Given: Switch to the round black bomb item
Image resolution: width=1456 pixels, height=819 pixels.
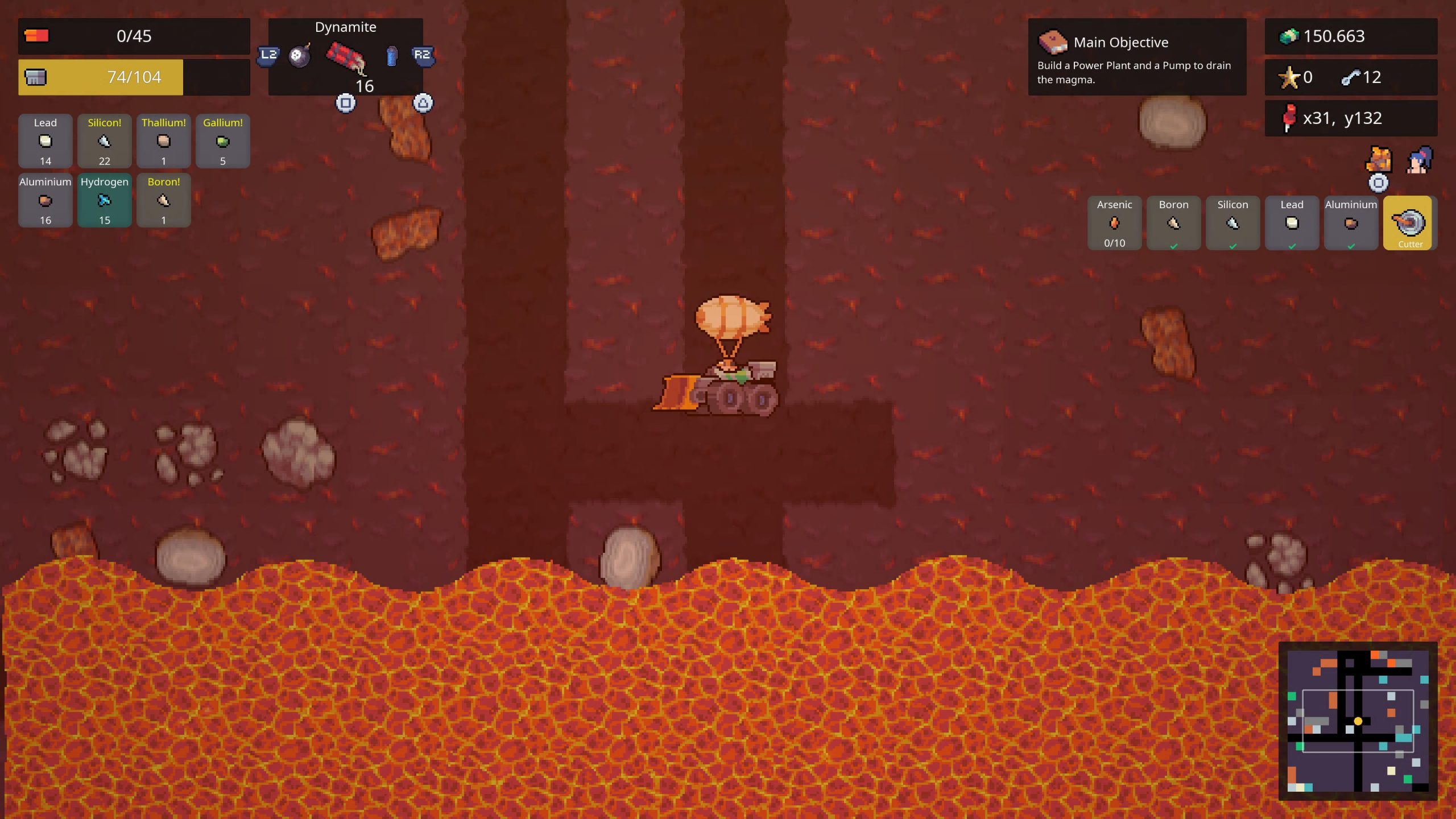Looking at the screenshot, I should click(x=300, y=56).
